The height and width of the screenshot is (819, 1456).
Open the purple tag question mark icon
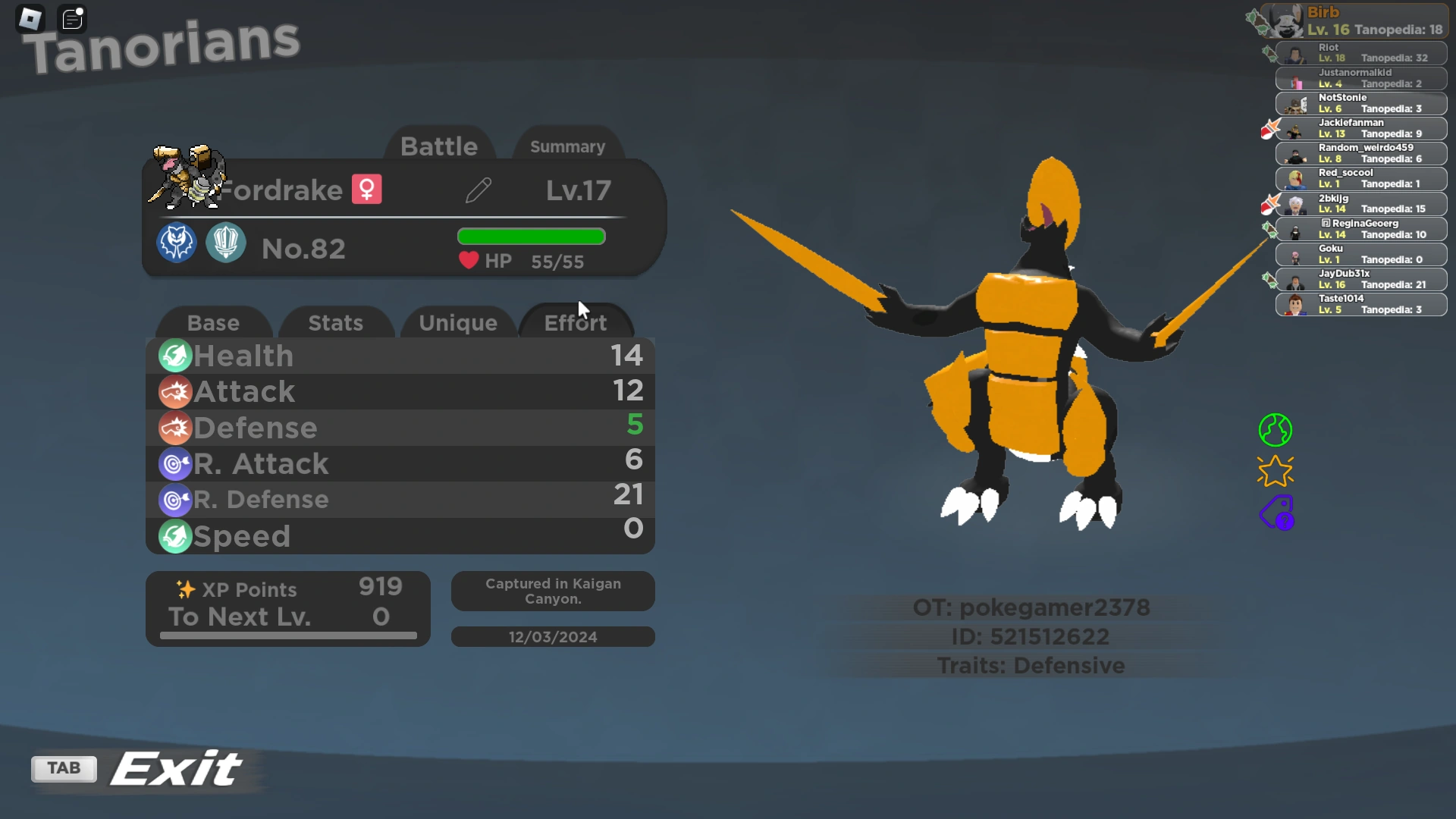pyautogui.click(x=1276, y=513)
